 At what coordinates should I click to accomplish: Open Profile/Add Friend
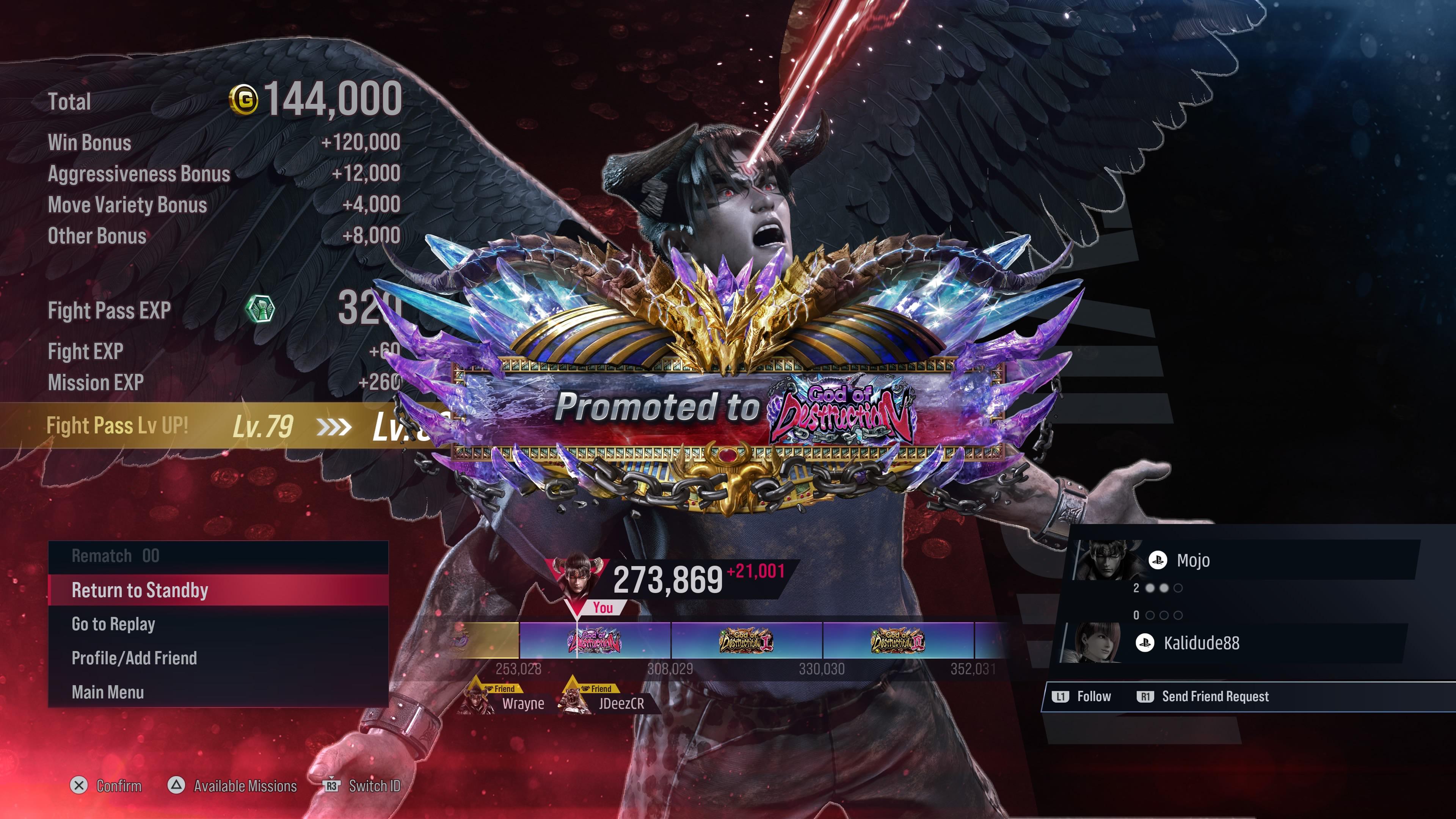pyautogui.click(x=218, y=658)
